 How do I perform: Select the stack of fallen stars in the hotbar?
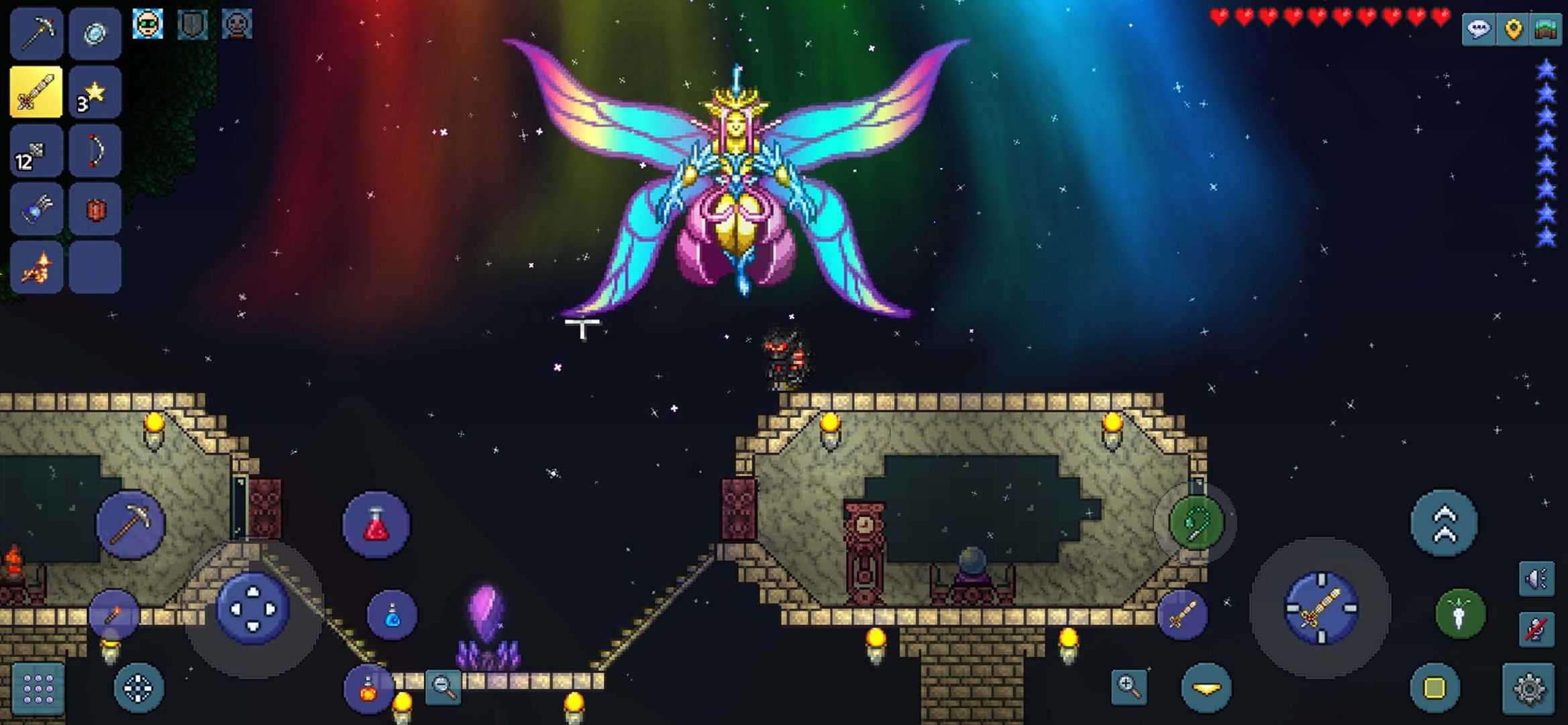pos(95,93)
